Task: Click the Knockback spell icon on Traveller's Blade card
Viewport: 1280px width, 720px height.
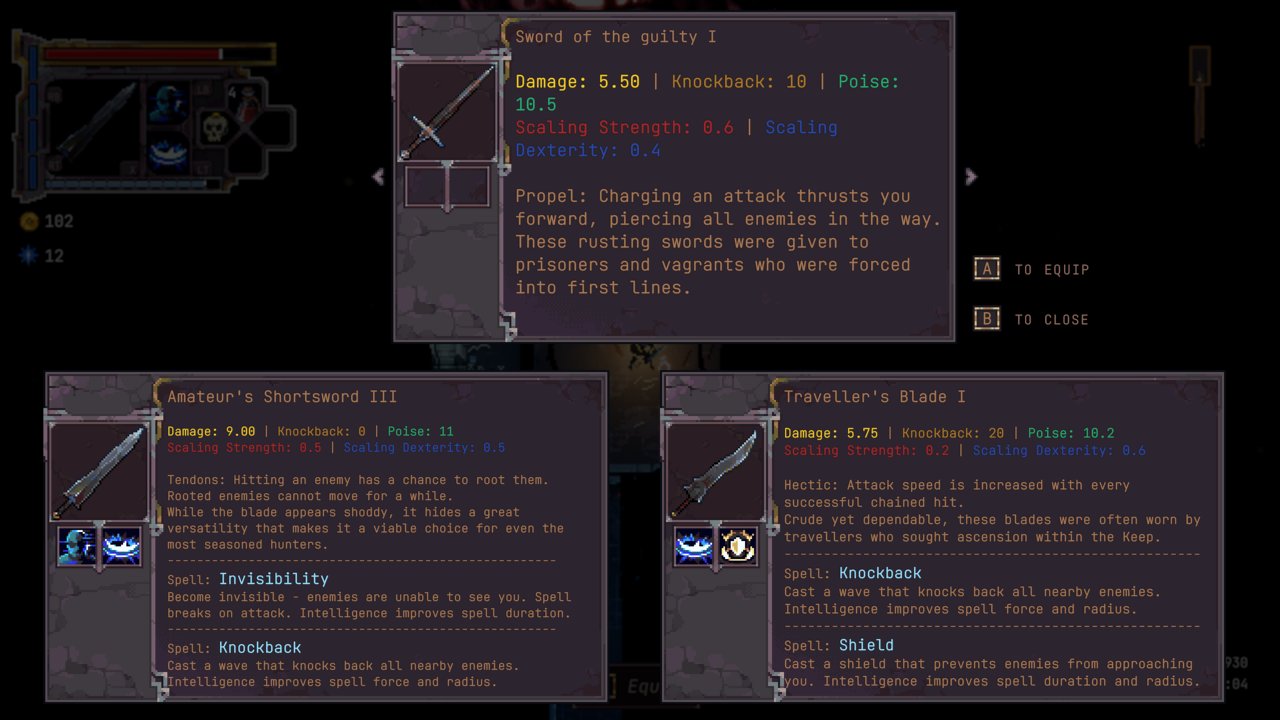Action: (694, 547)
